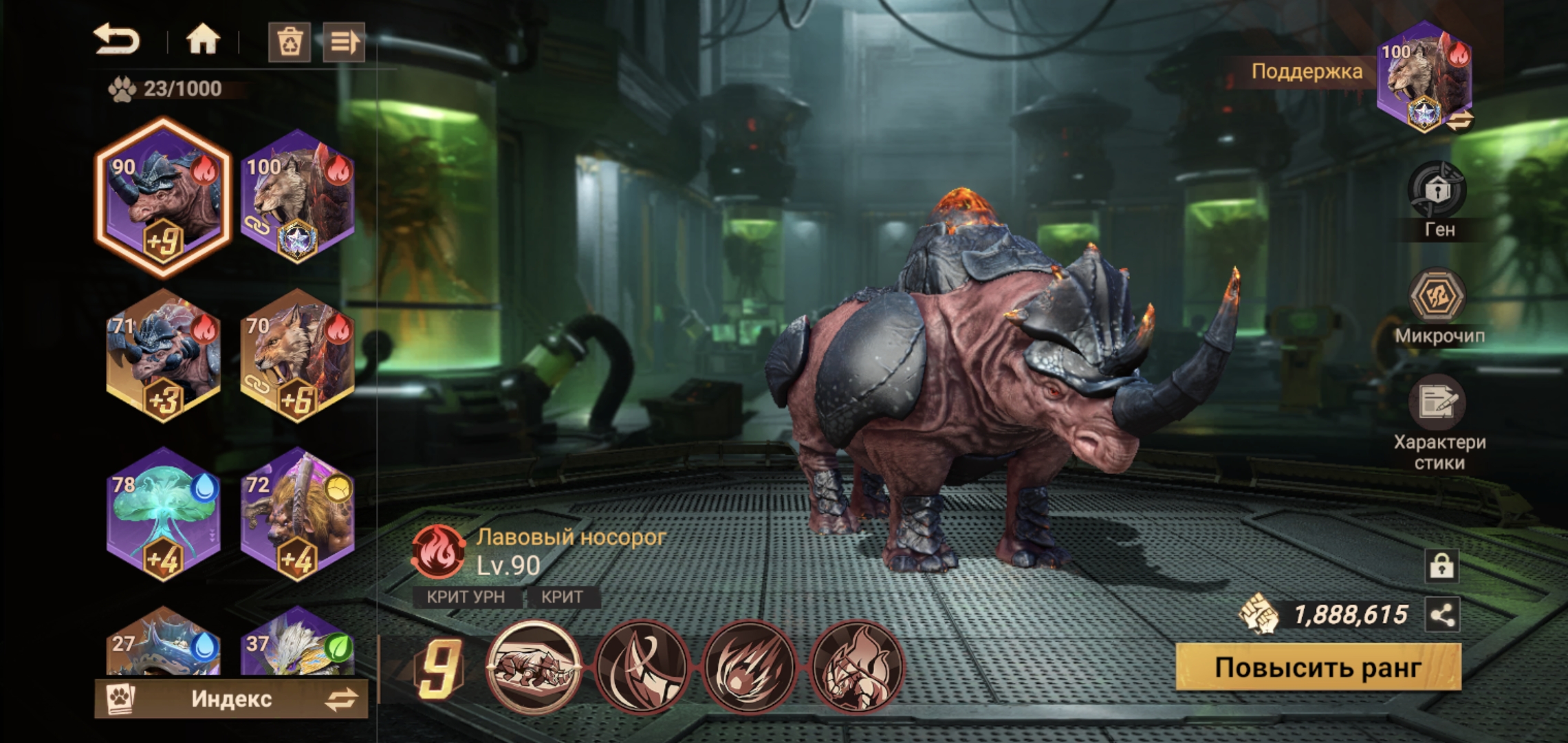Choose the level 71 rhino tile

pos(163,356)
